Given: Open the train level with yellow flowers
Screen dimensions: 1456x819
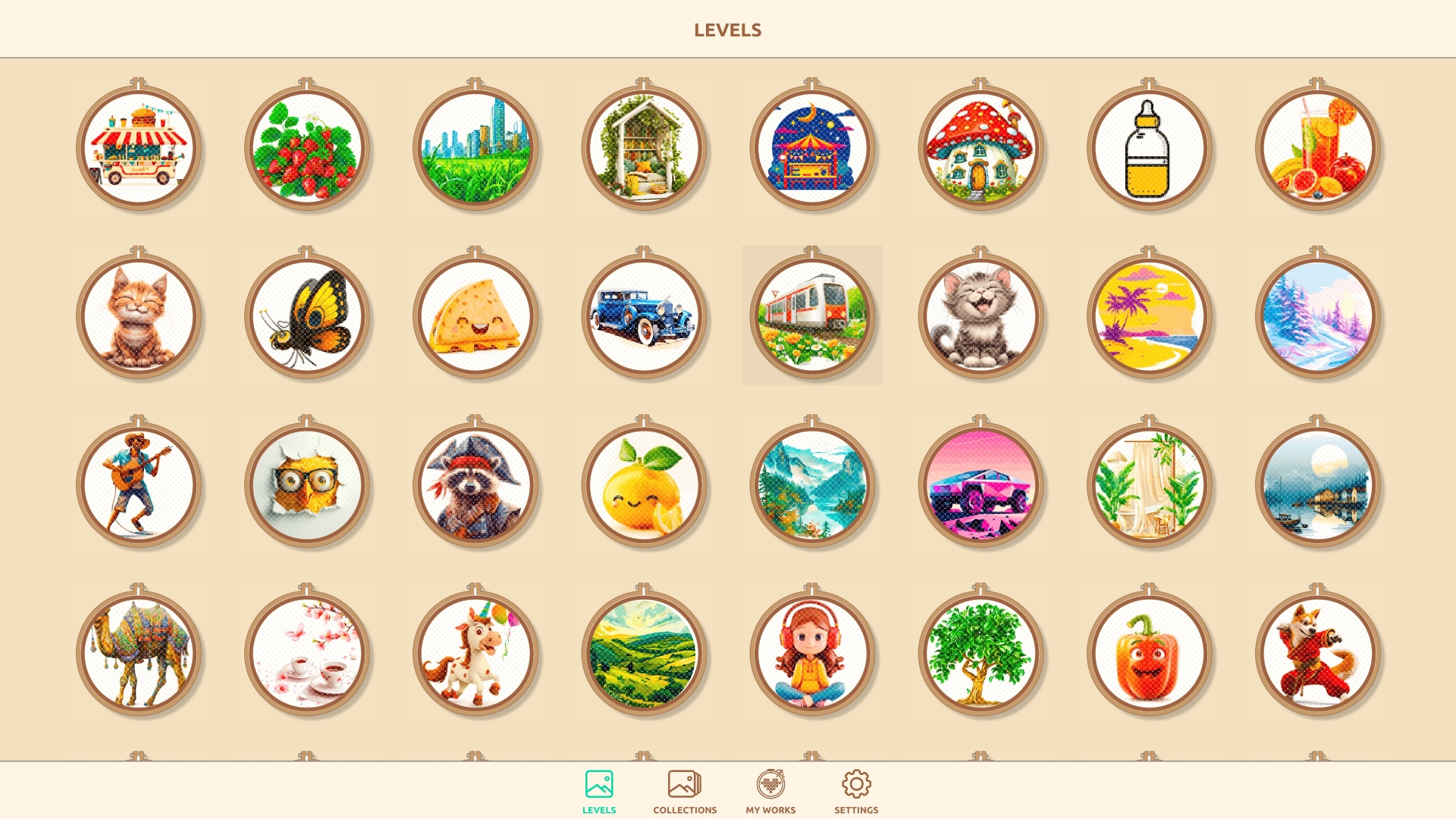Looking at the screenshot, I should 813,317.
